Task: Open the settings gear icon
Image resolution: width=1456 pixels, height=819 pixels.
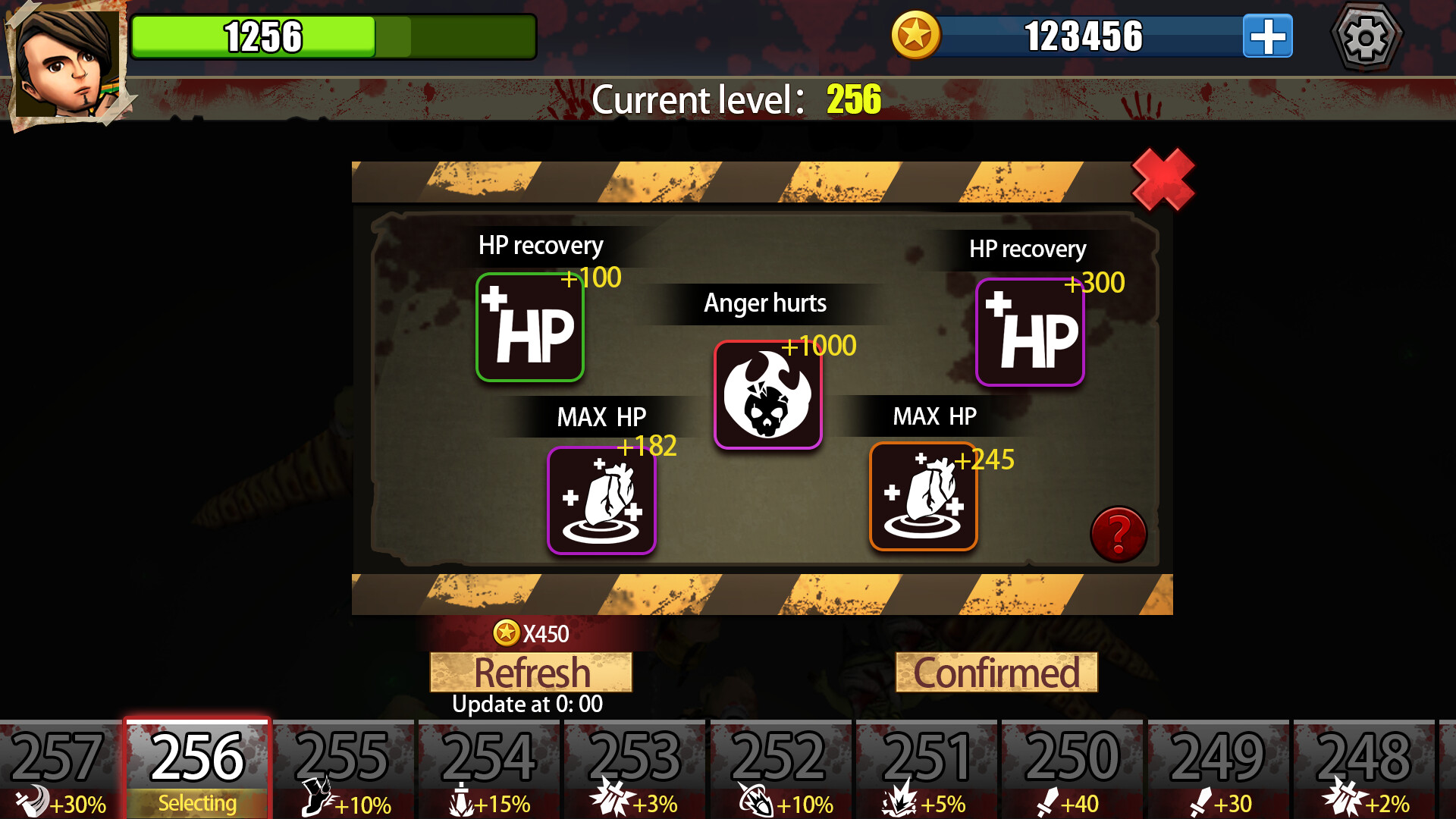Action: pos(1366,35)
